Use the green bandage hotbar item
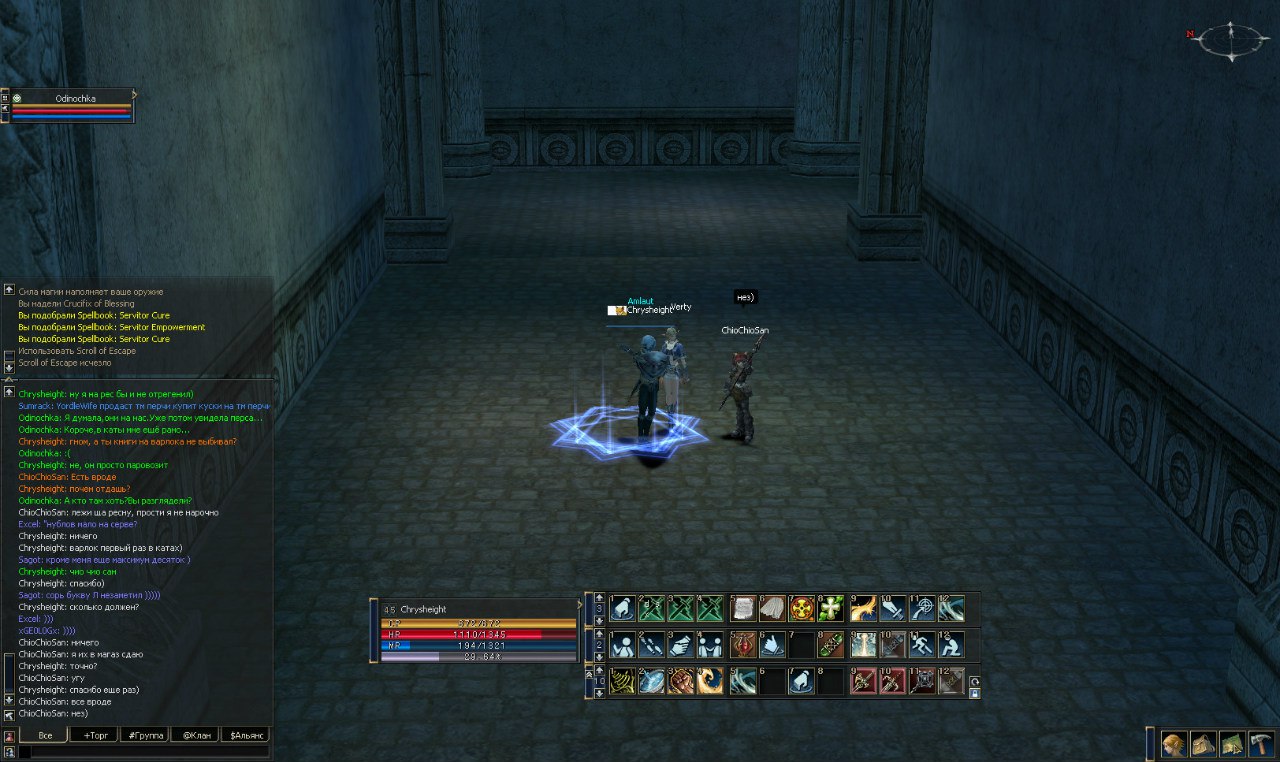Image resolution: width=1280 pixels, height=762 pixels. 831,644
